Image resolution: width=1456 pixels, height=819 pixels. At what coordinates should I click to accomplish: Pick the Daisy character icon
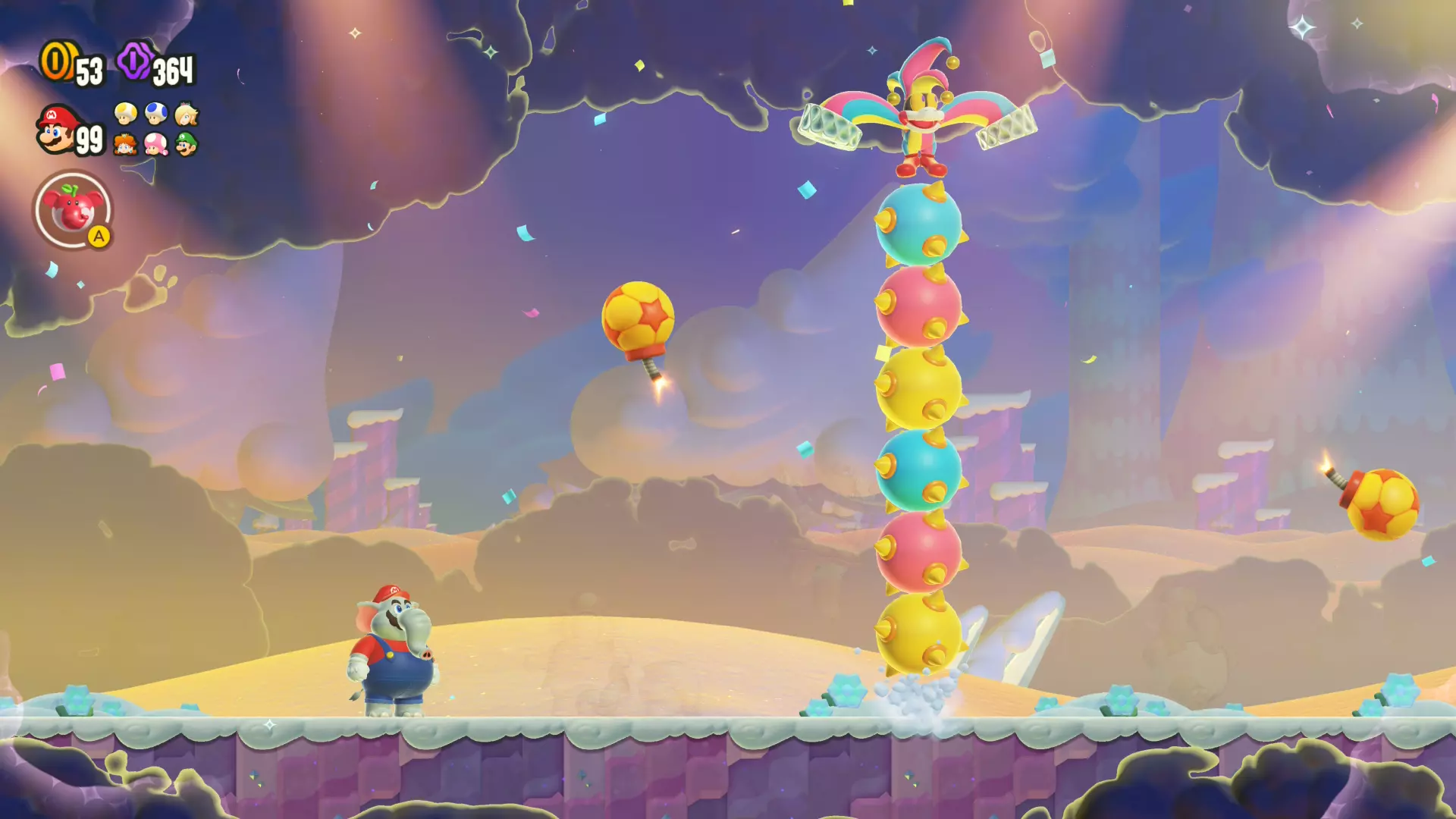(x=125, y=143)
